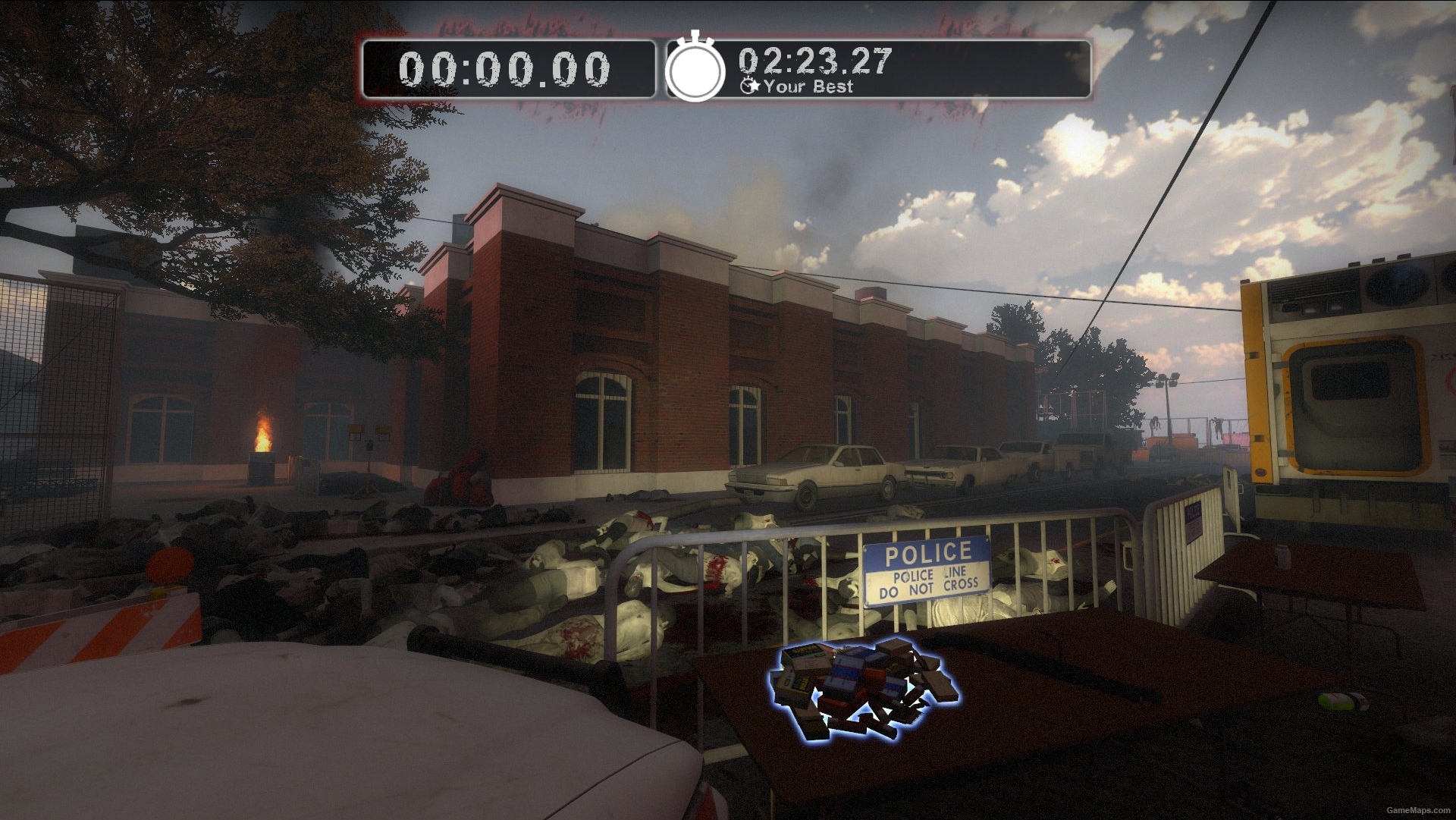1456x820 pixels.
Task: Click the best time readout 02:23.27
Action: point(815,62)
